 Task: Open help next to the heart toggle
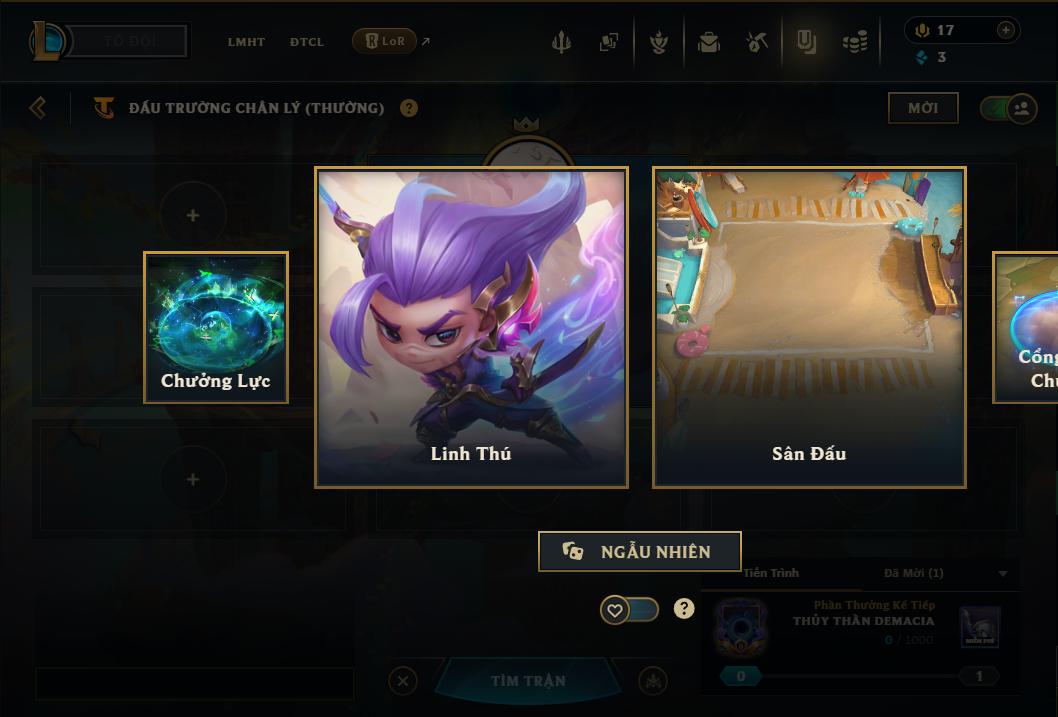[x=684, y=608]
